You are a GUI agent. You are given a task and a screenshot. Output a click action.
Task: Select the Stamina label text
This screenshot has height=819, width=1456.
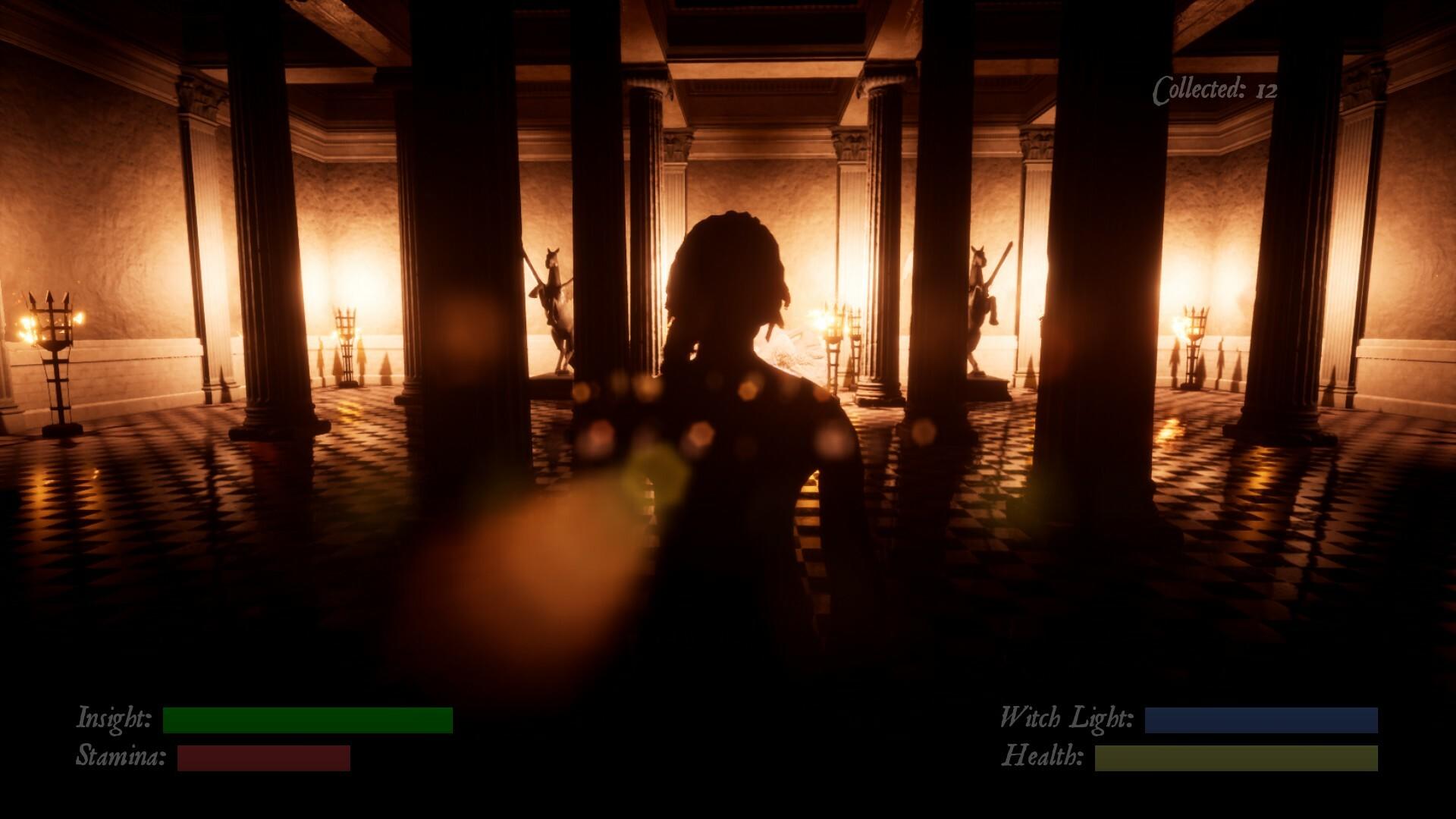121,756
